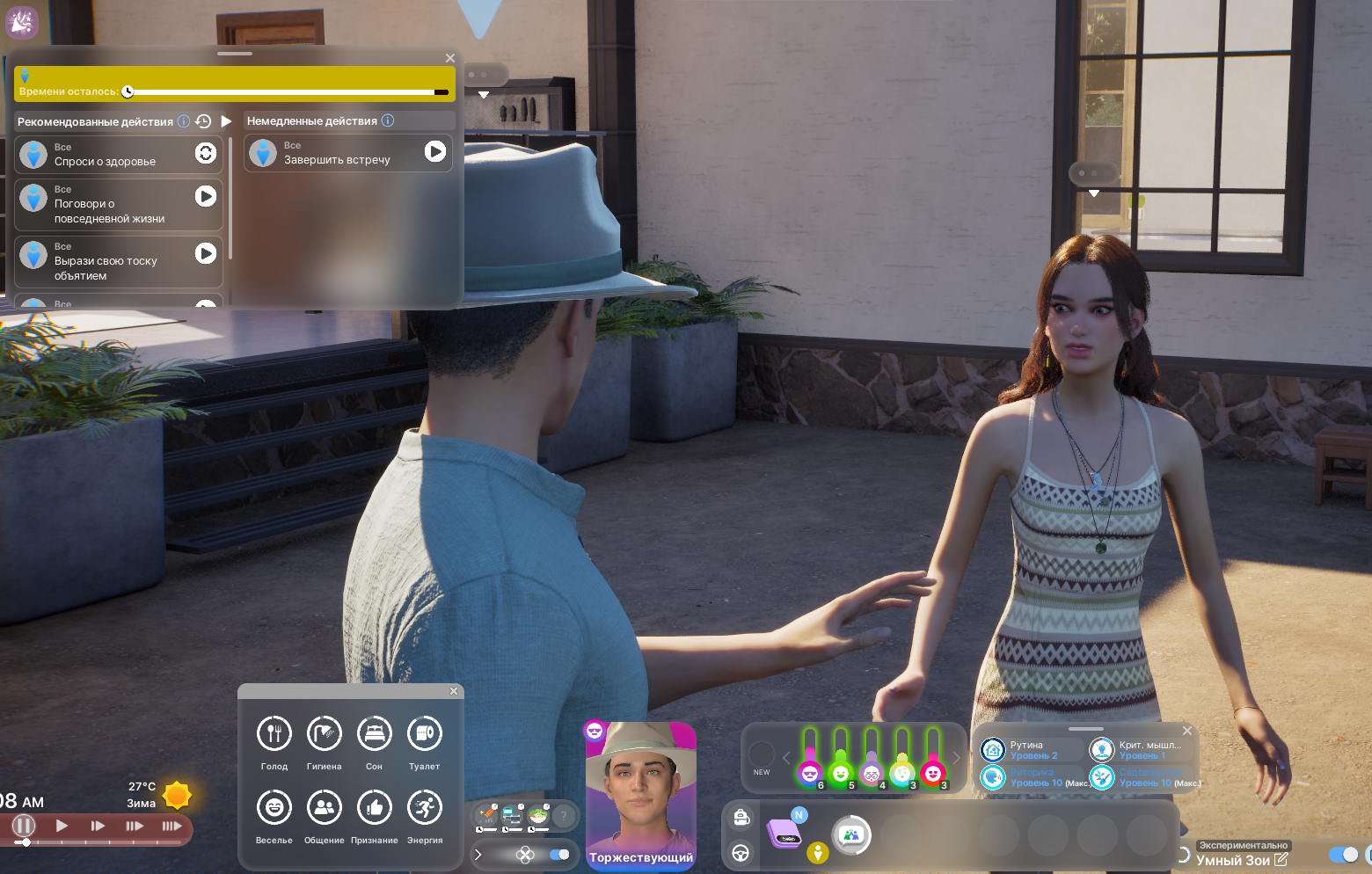This screenshot has height=874, width=1372.
Task: Open the recommended actions history icon
Action: coord(203,121)
